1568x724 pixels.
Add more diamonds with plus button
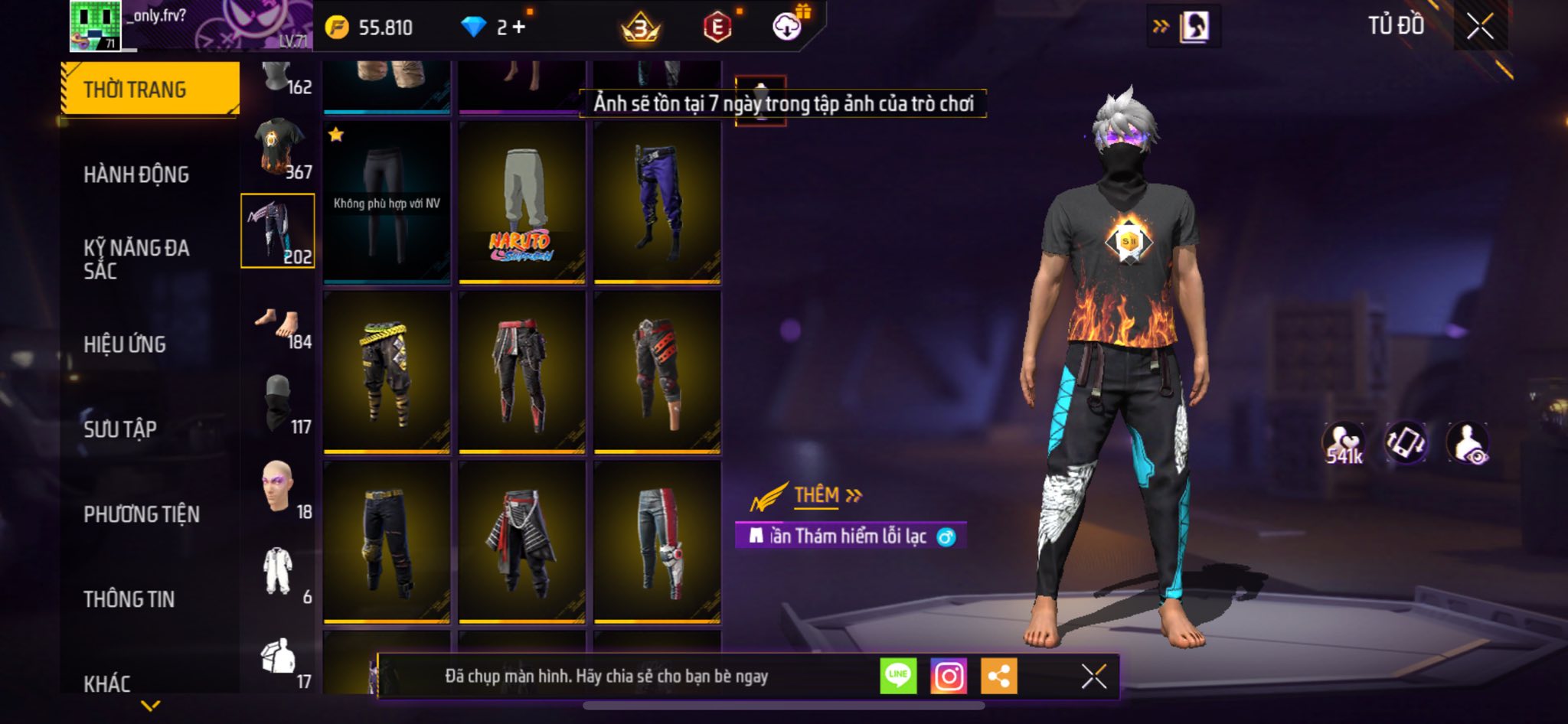coord(519,27)
